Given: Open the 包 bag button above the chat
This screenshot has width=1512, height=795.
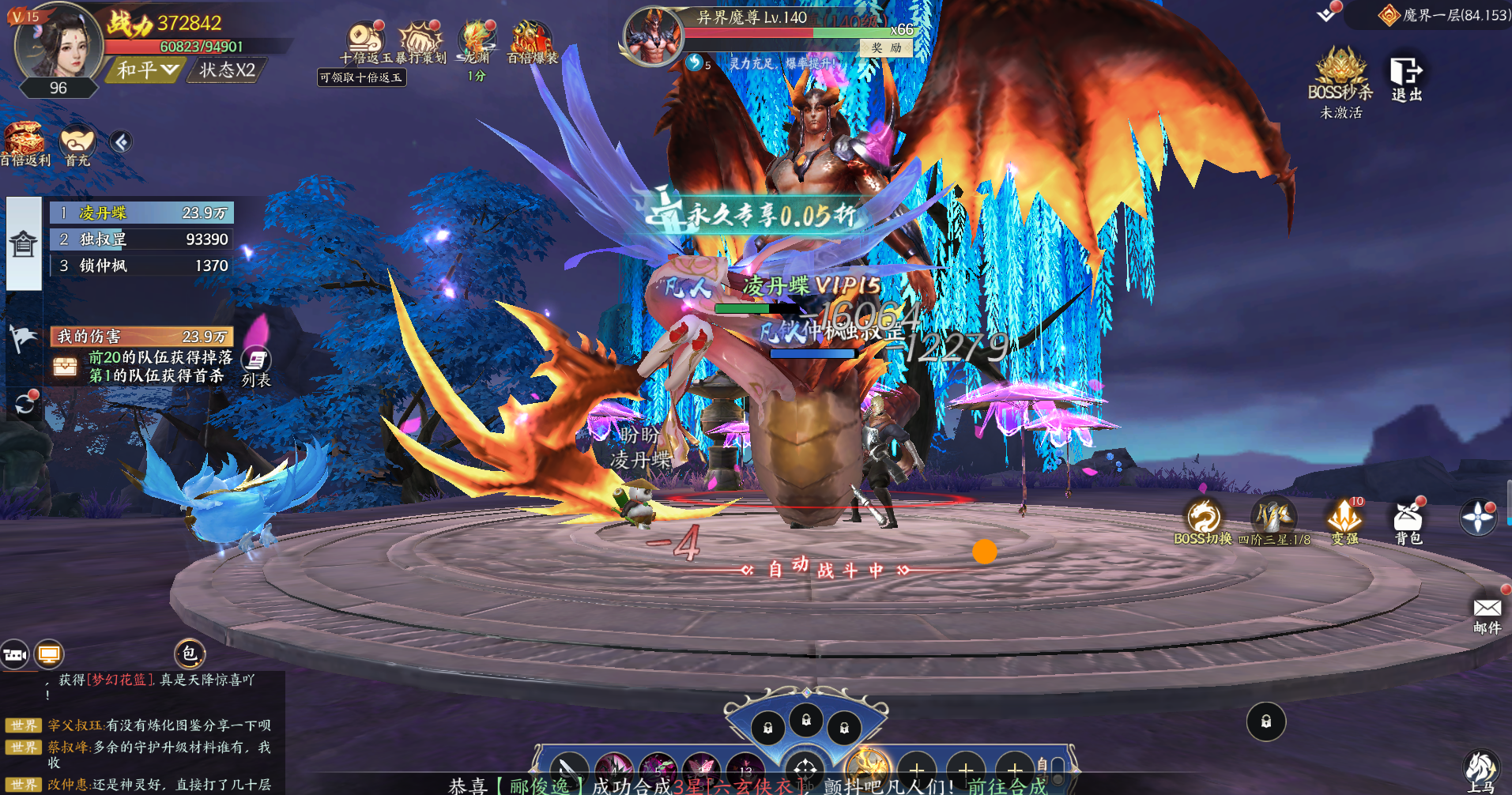Looking at the screenshot, I should (190, 654).
